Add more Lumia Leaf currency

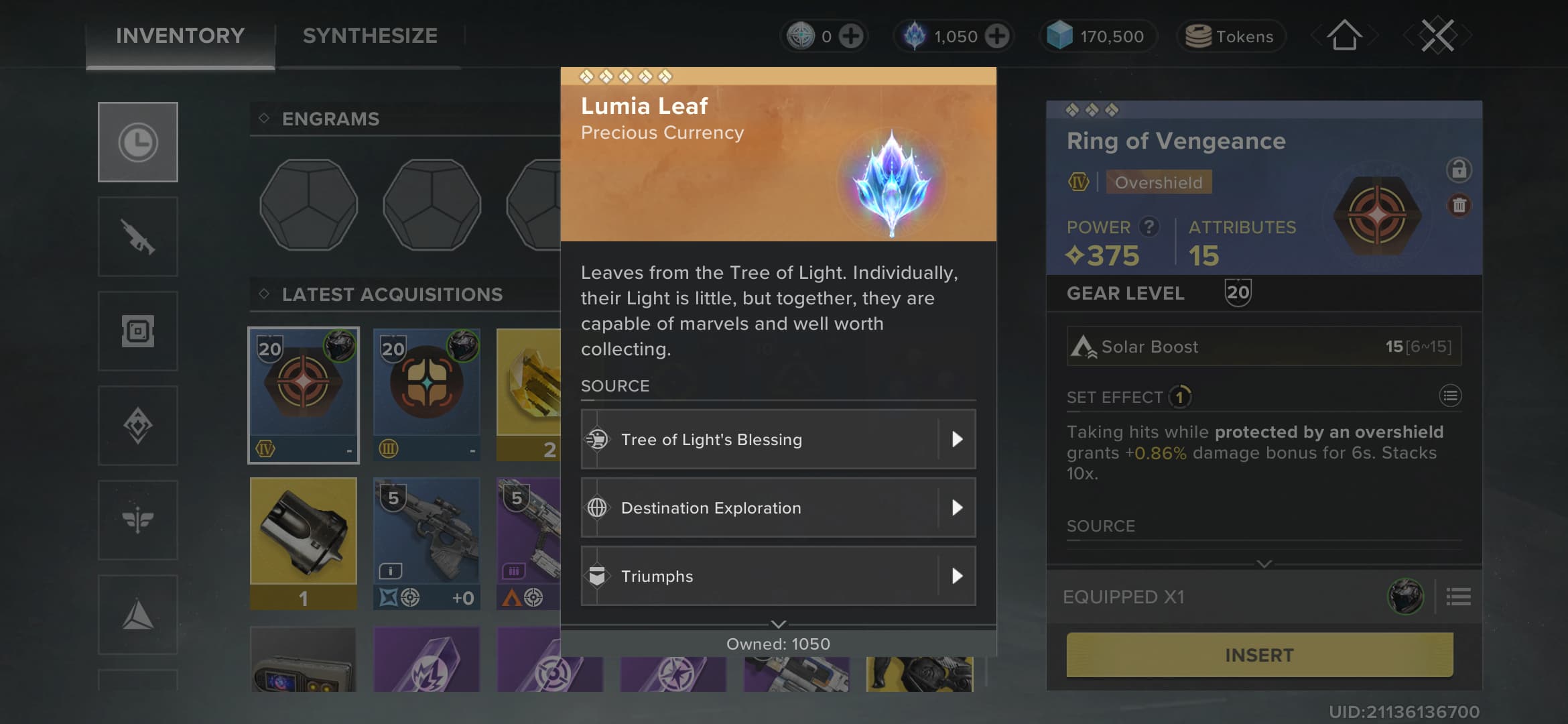[997, 36]
